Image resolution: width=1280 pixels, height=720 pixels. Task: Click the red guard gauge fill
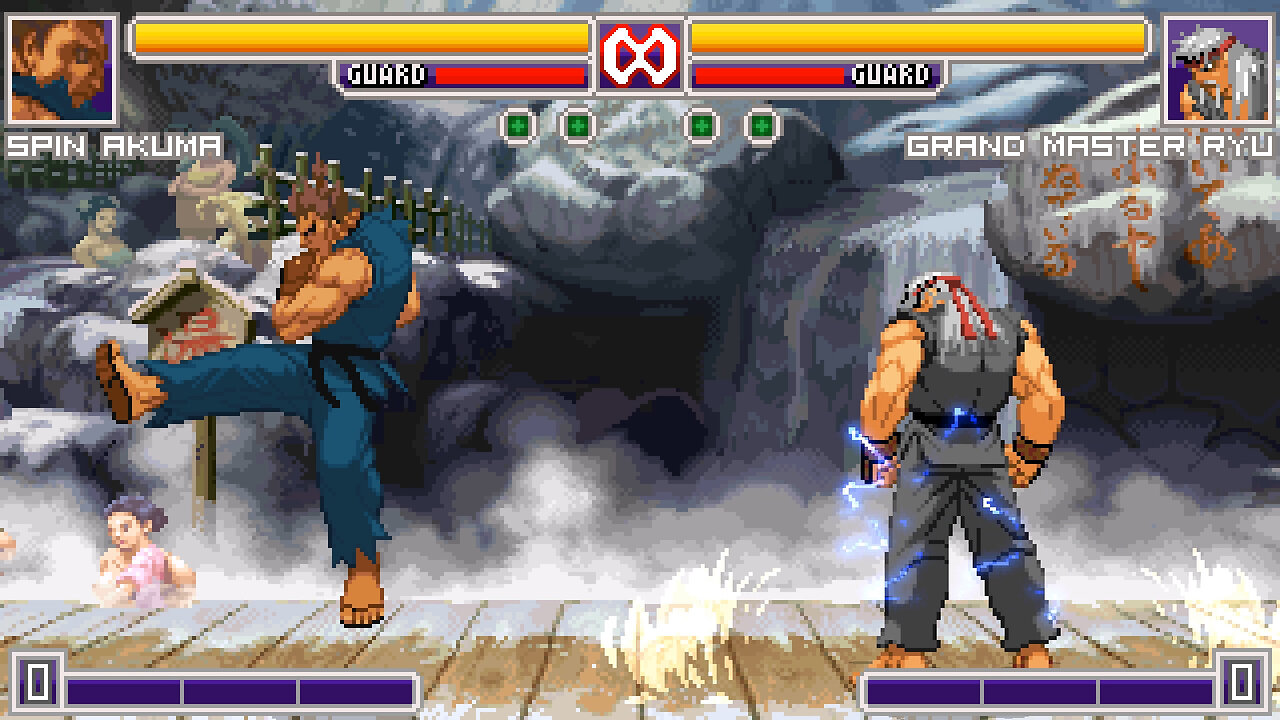510,72
